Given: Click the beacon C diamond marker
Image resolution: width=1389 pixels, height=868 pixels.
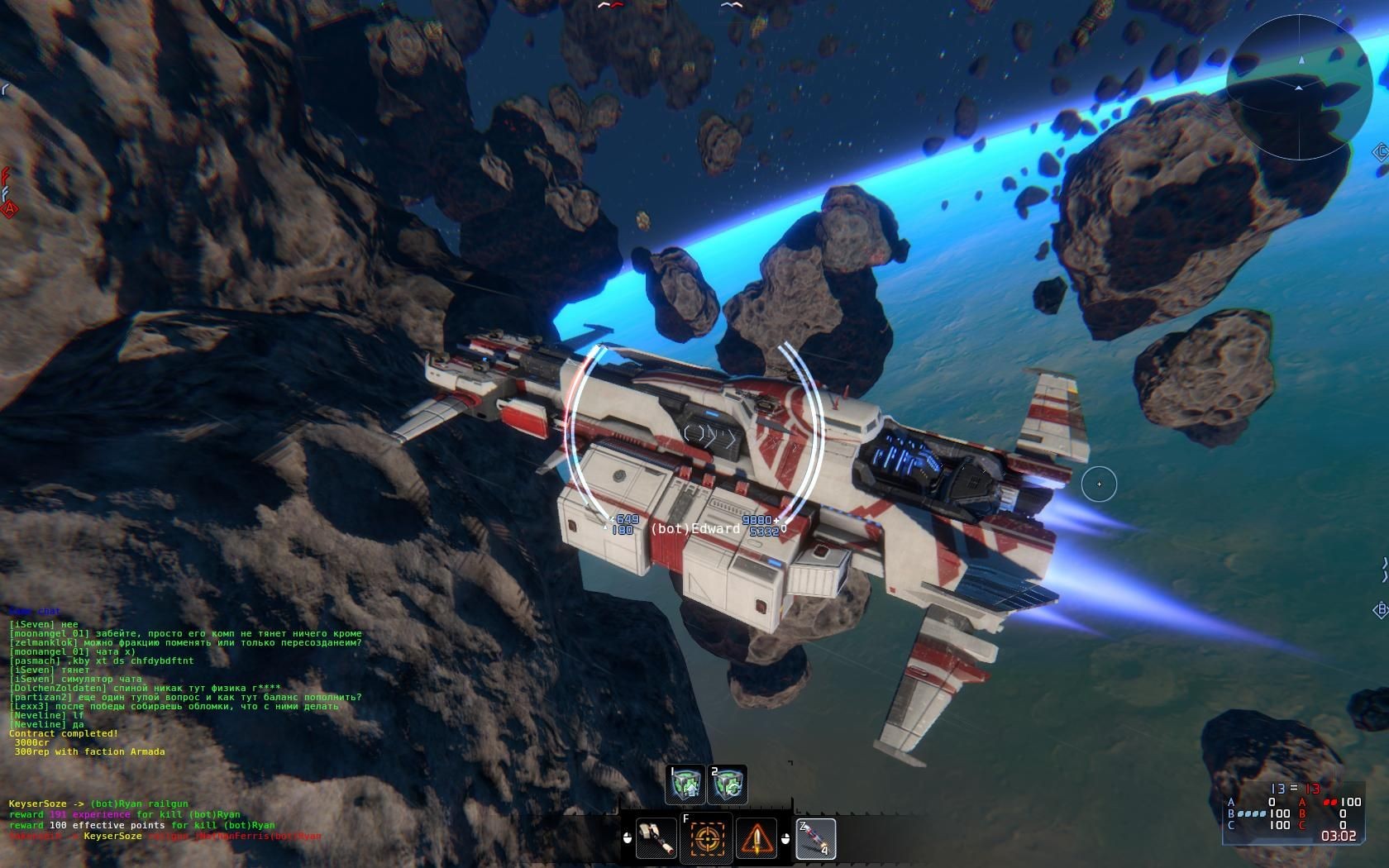Looking at the screenshot, I should (1380, 152).
